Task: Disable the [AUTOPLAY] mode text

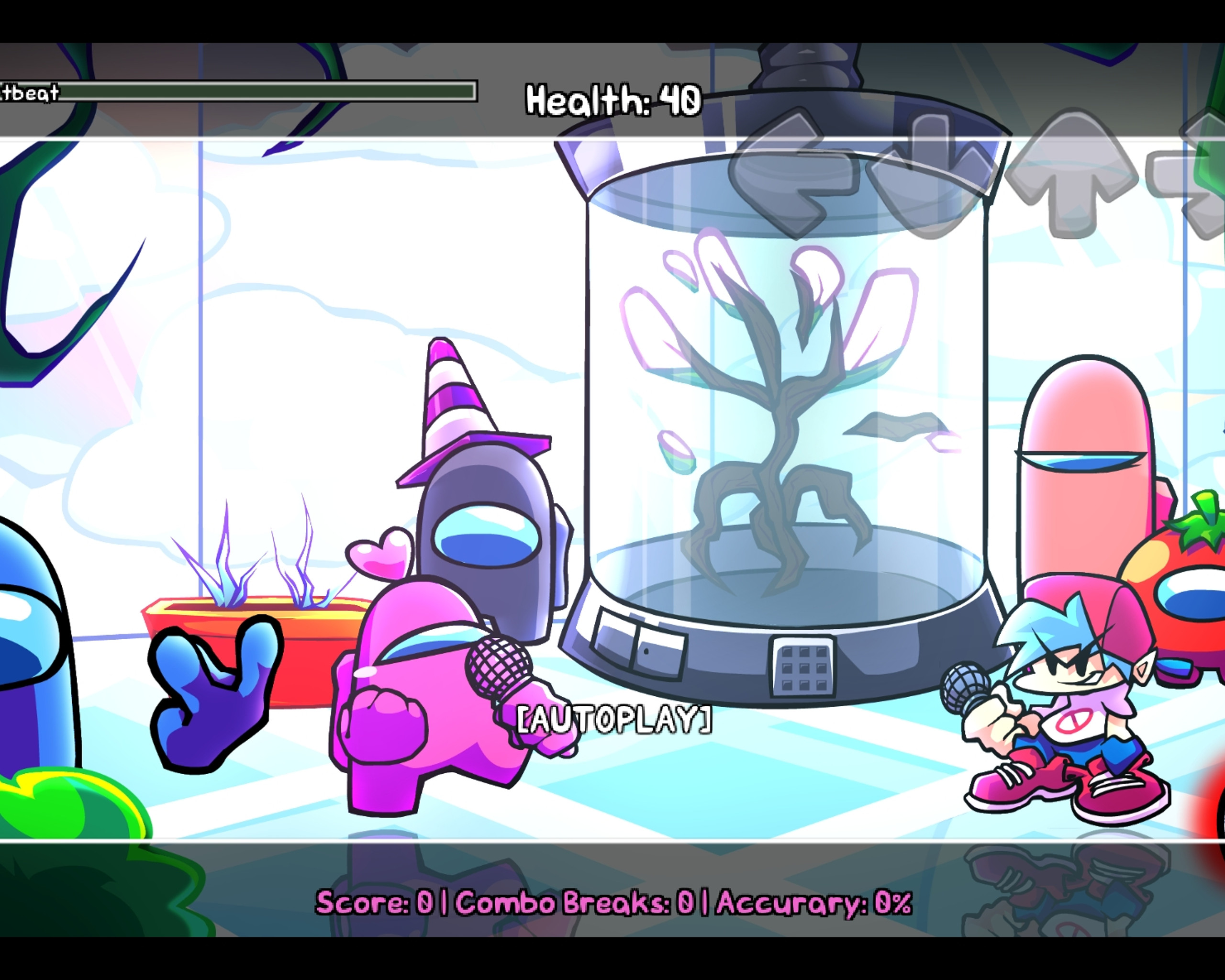Action: click(615, 719)
